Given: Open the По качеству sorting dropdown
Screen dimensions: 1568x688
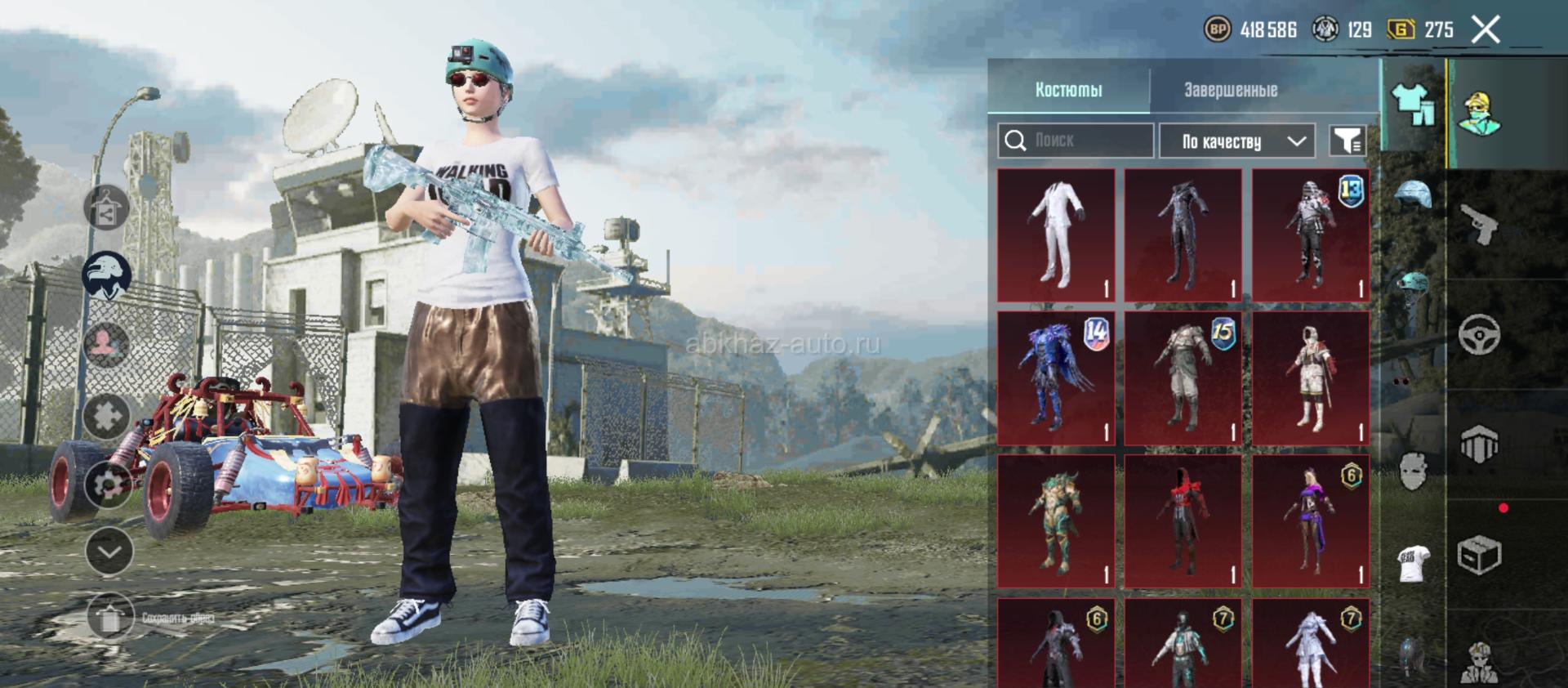Looking at the screenshot, I should click(x=1237, y=141).
